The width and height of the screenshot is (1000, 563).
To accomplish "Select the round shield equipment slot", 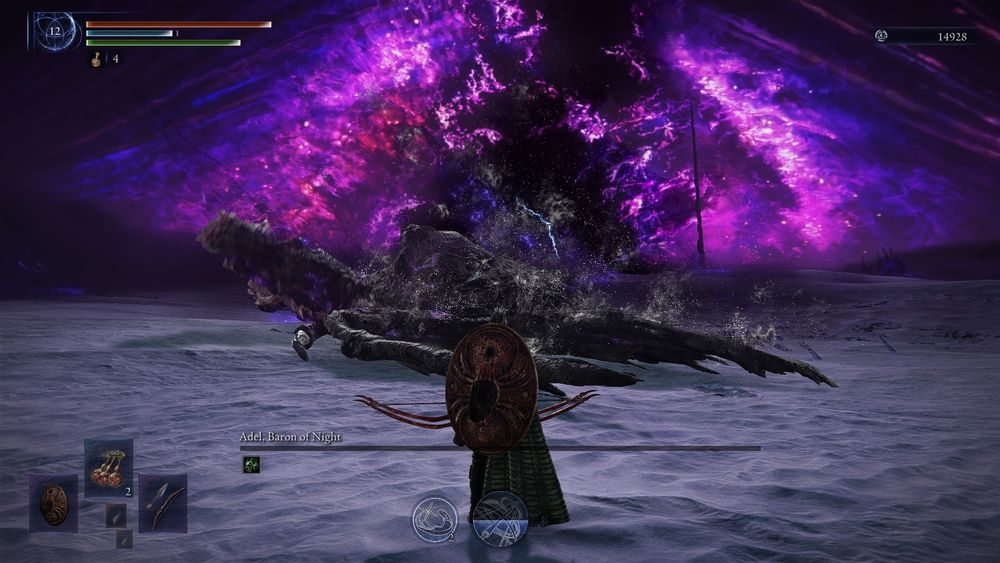I will coord(53,502).
